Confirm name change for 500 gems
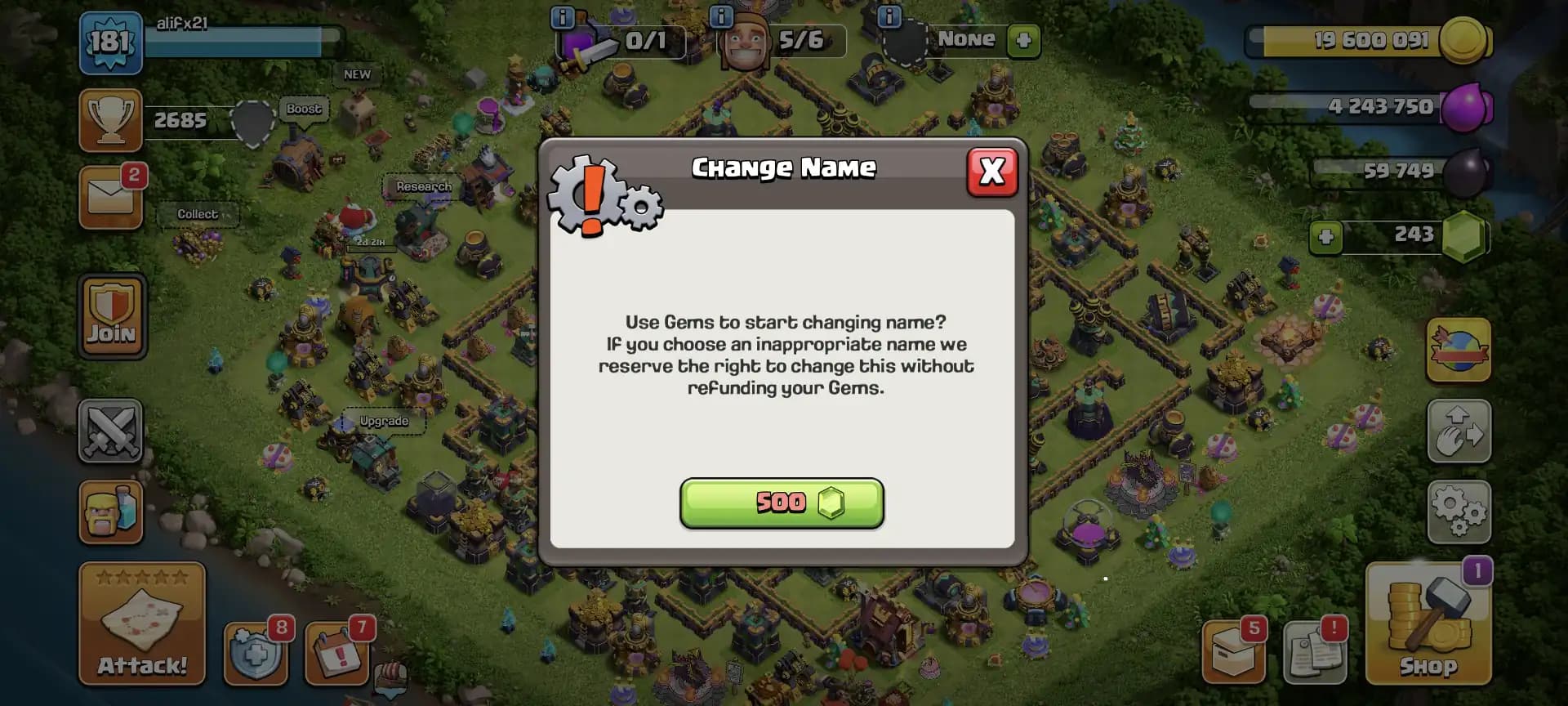Image resolution: width=1568 pixels, height=706 pixels. 782,503
